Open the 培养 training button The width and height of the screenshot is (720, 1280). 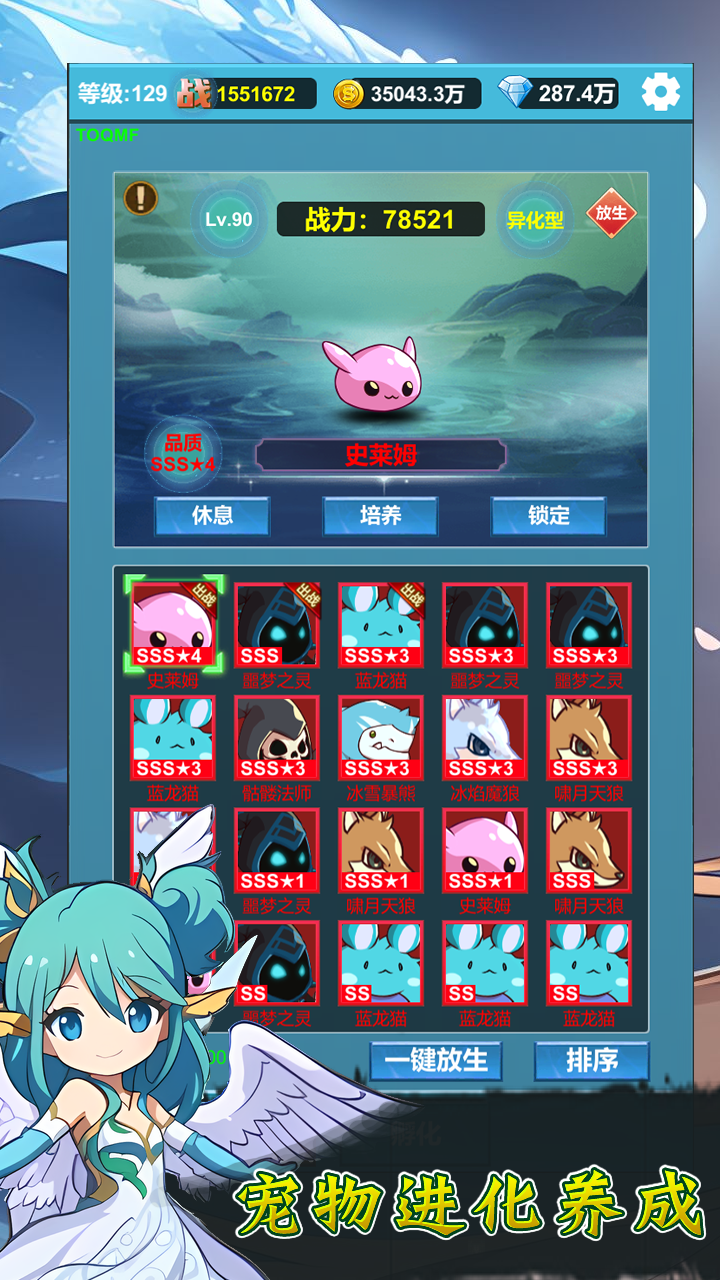[380, 515]
